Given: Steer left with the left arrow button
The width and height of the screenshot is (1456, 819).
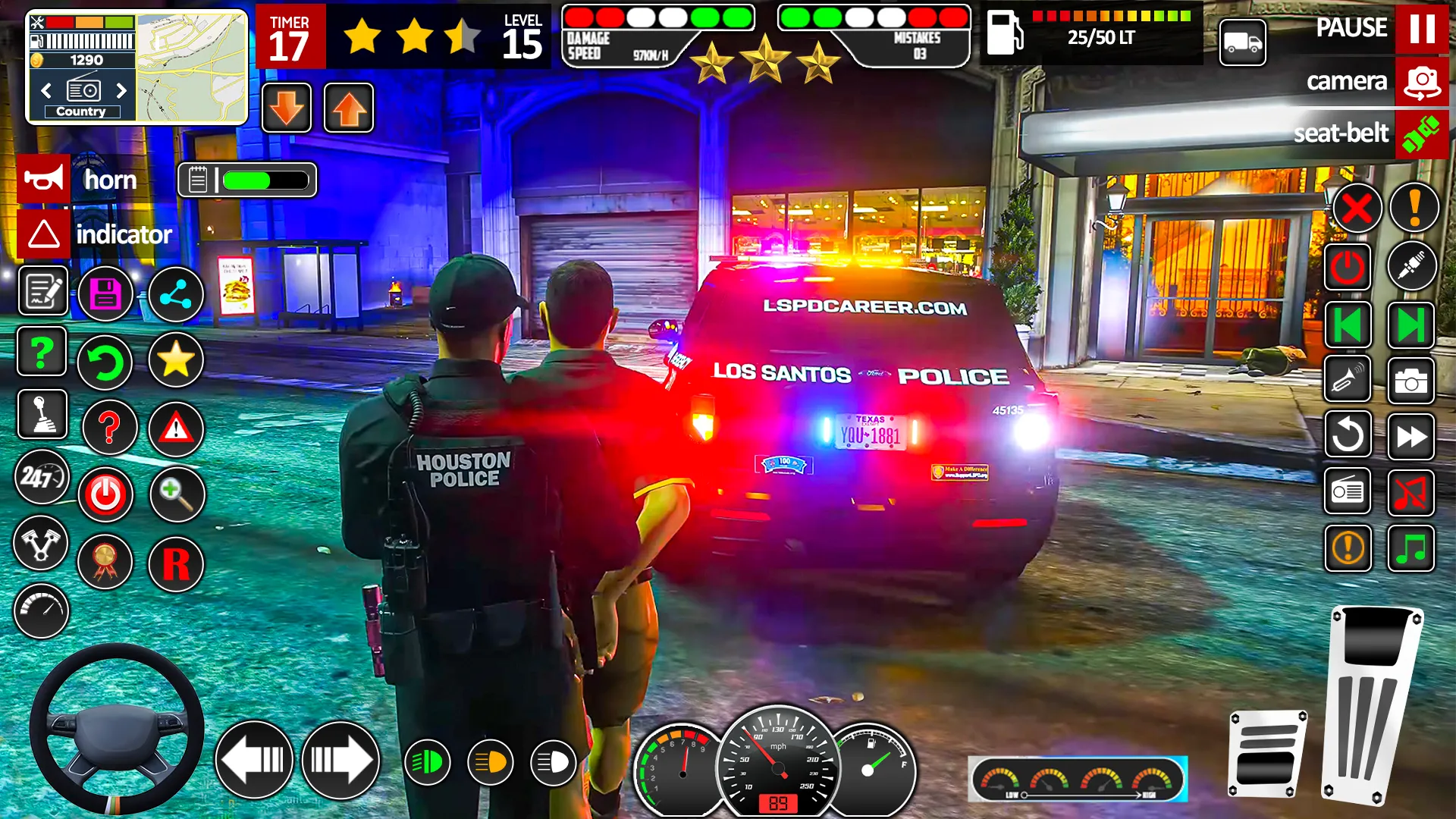Looking at the screenshot, I should tap(254, 760).
